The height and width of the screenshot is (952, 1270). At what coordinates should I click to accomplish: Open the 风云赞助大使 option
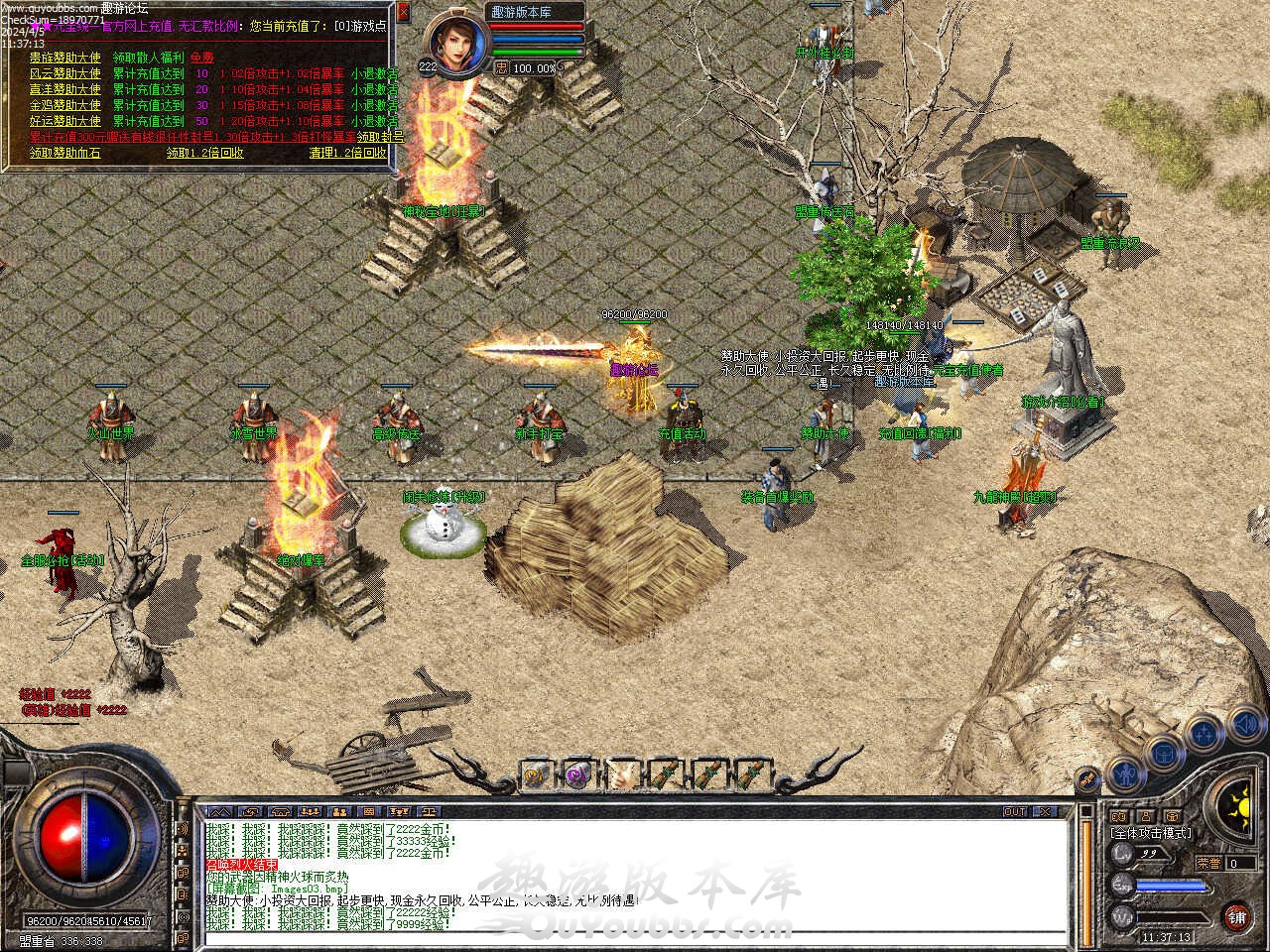tap(65, 73)
